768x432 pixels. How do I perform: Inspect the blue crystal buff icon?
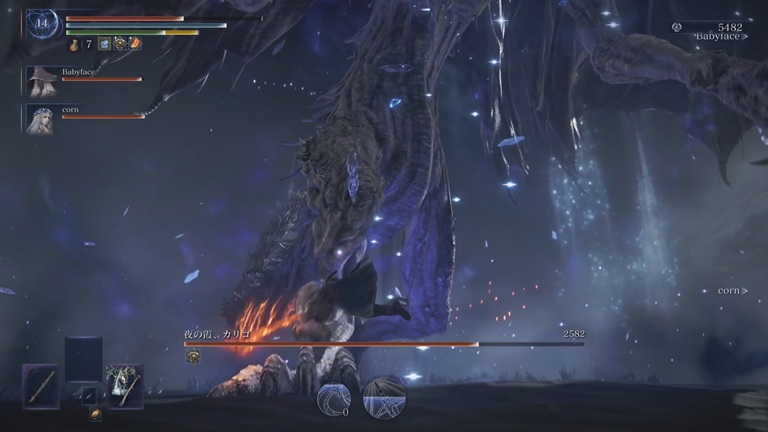coord(104,44)
